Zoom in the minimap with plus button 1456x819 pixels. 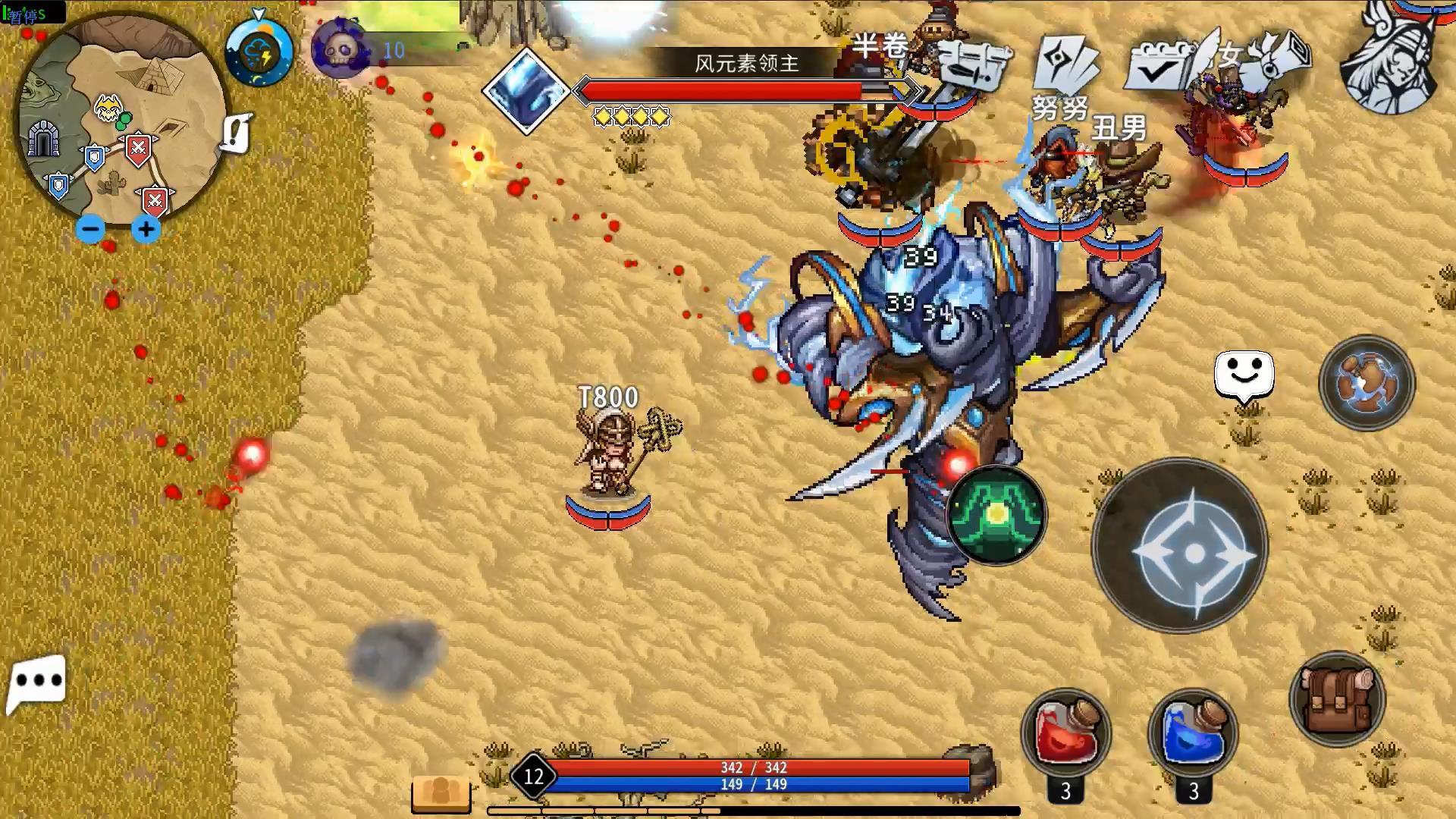146,227
